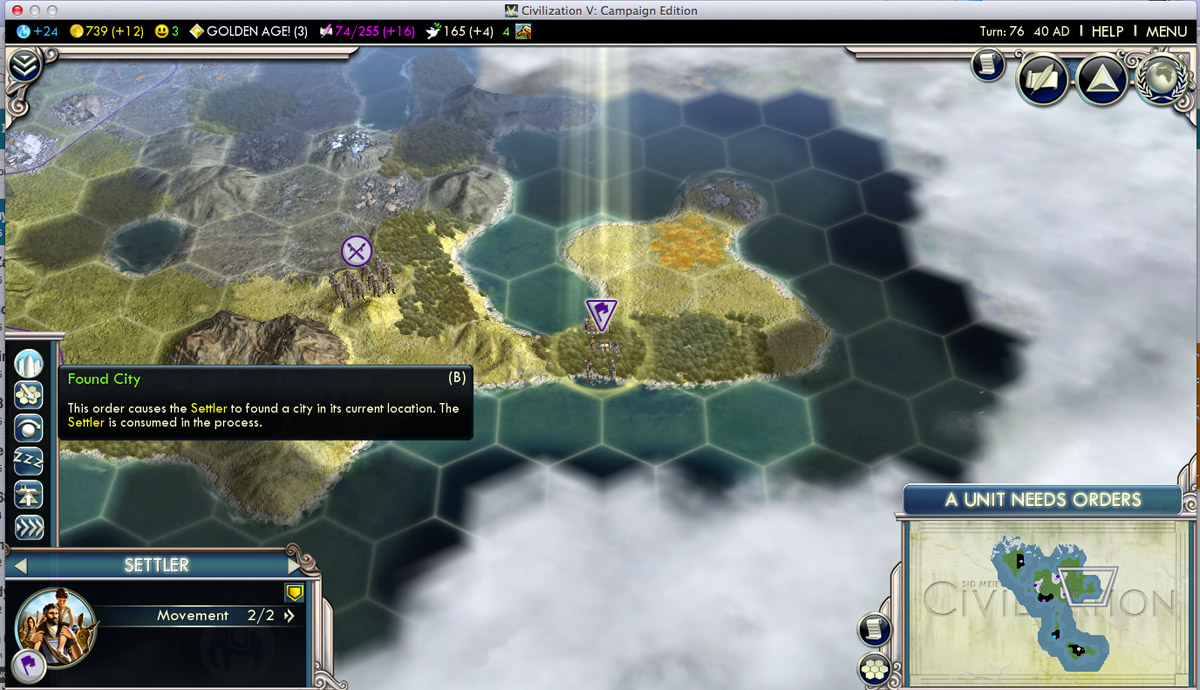Select the sleep (Zzz) unit action
The height and width of the screenshot is (690, 1200).
pos(29,460)
